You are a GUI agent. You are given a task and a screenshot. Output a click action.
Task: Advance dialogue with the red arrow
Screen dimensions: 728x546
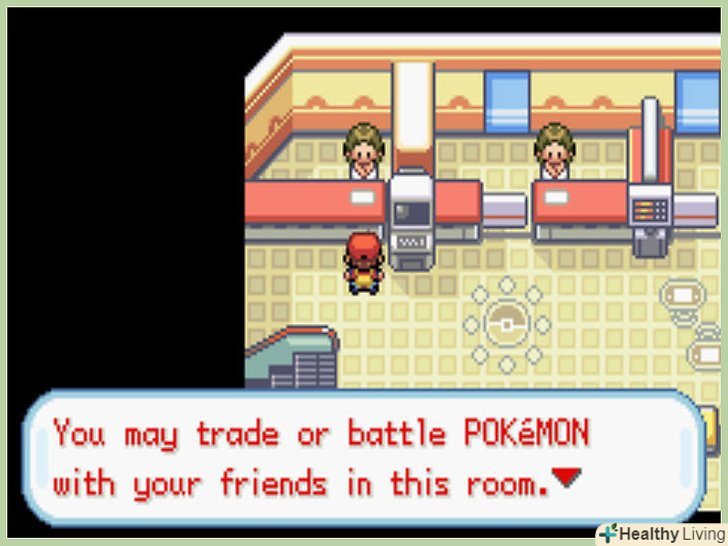click(566, 479)
